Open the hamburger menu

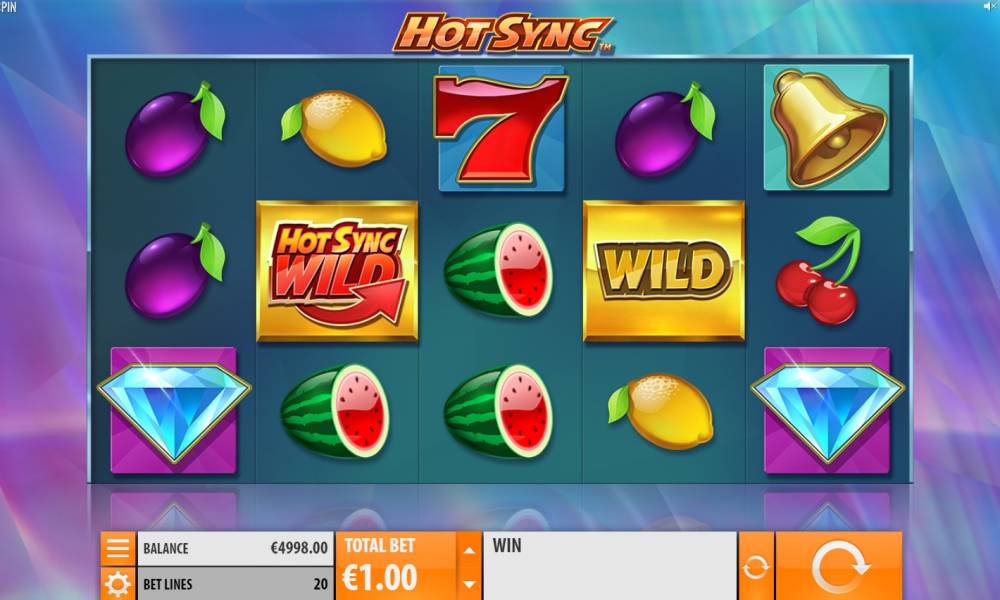[x=118, y=548]
